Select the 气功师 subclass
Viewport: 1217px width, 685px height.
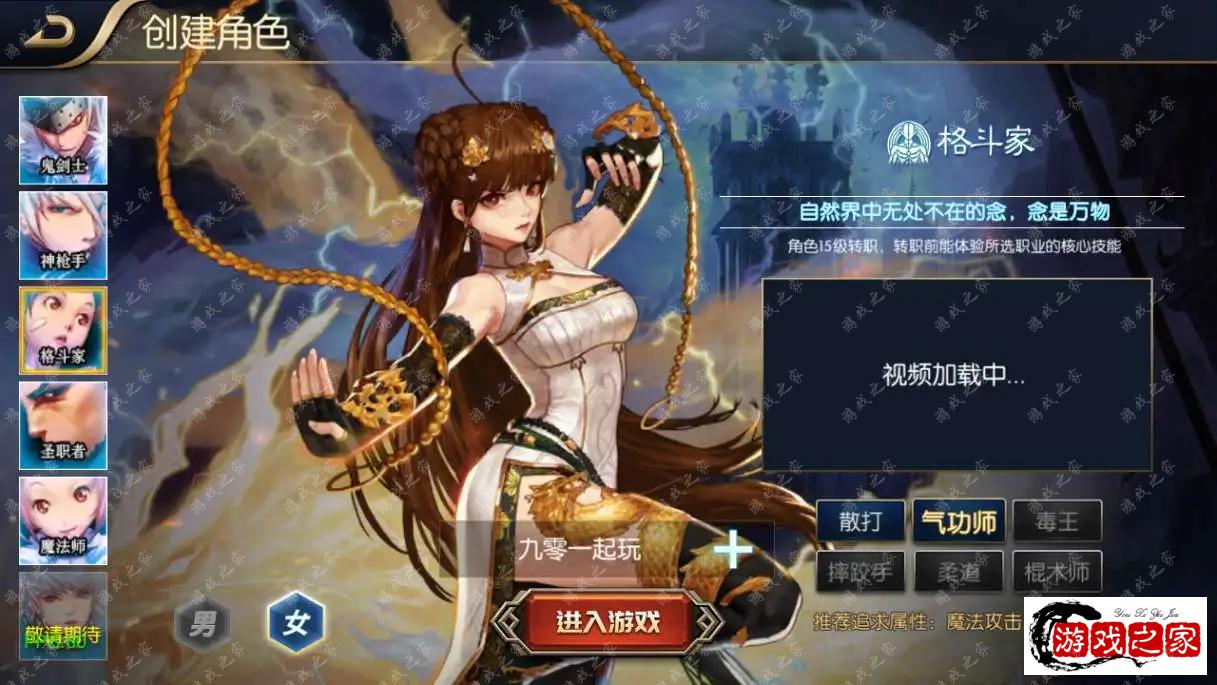pyautogui.click(x=958, y=521)
